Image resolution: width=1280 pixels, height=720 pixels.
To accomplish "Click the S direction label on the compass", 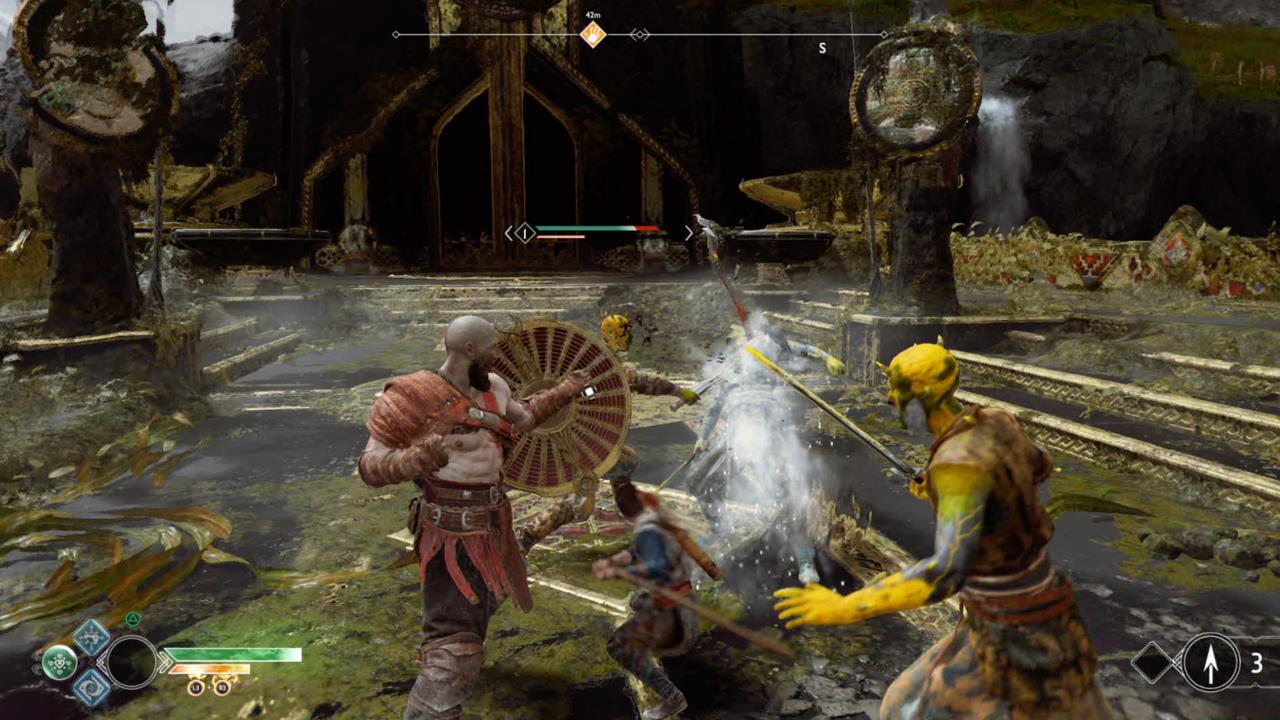I will tap(822, 48).
